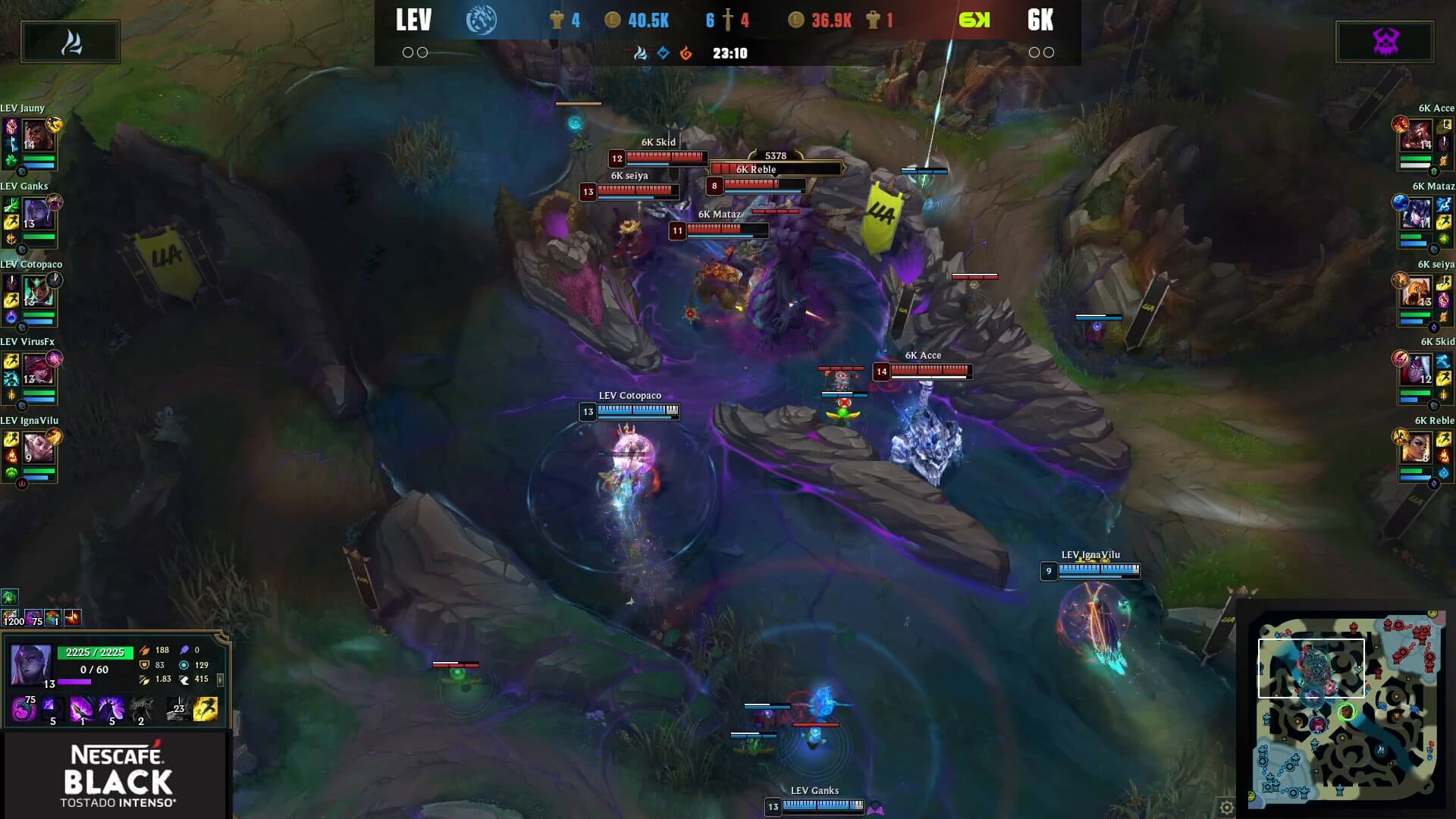The width and height of the screenshot is (1456, 819).
Task: Pick 6K Reble's portrait in the team list
Action: coord(1416,448)
